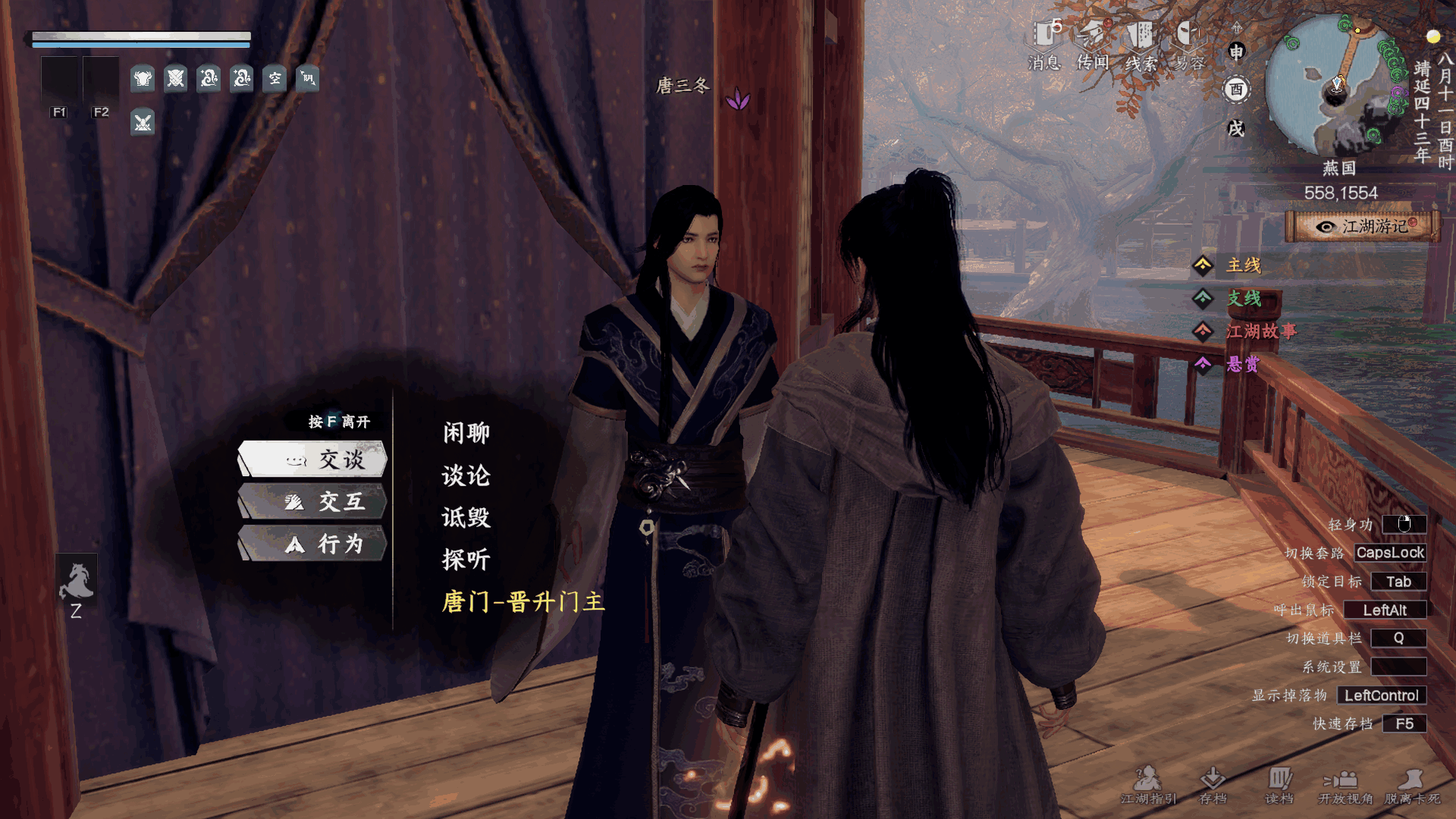This screenshot has height=819, width=1456.
Task: Choose the 闲聊 chat dialogue option
Action: pos(466,433)
